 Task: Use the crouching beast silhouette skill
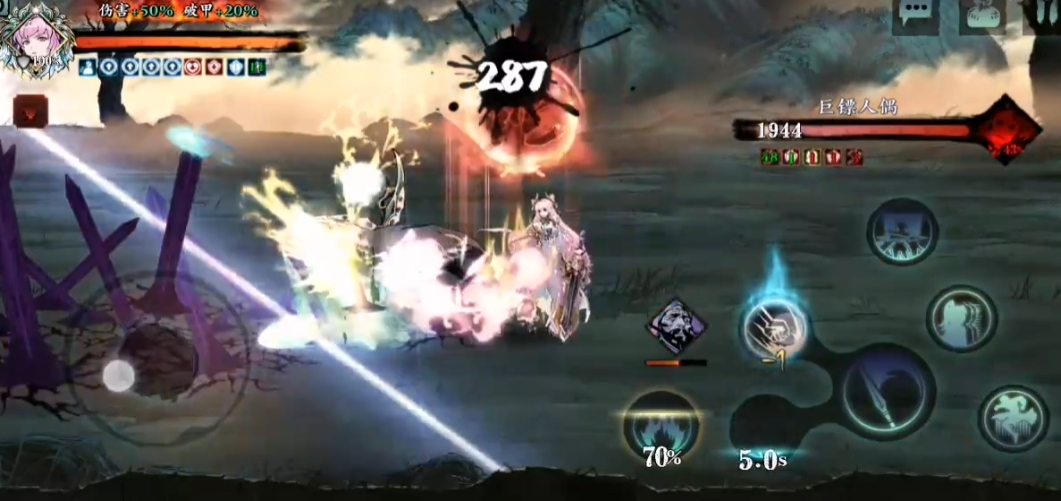(x=1013, y=417)
